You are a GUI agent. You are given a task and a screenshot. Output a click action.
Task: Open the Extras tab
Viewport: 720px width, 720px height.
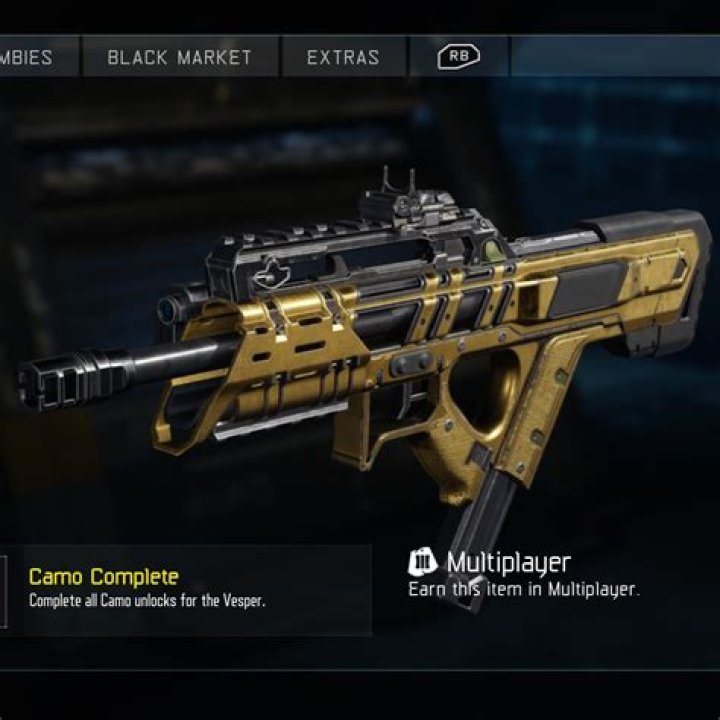[x=344, y=57]
